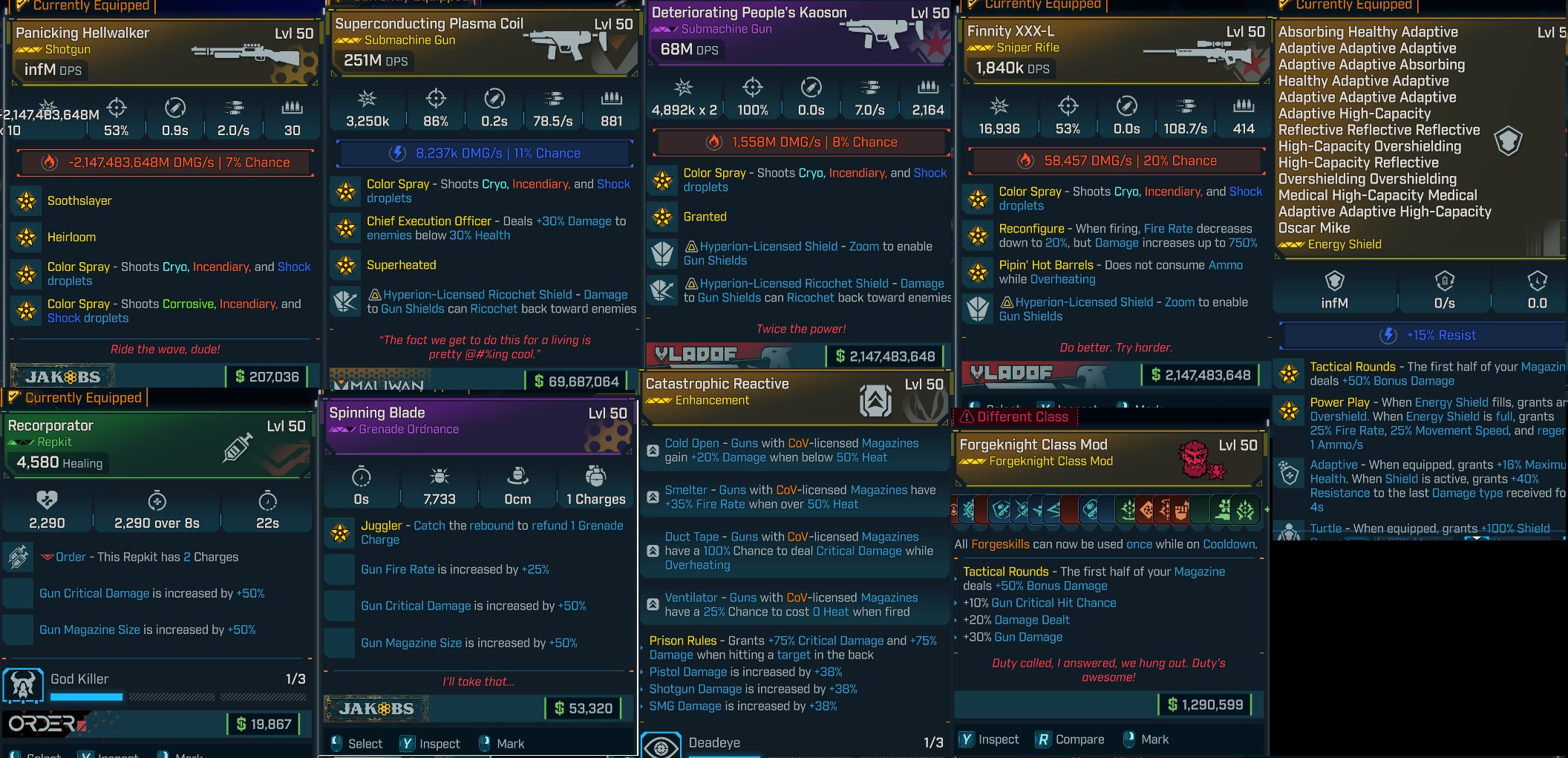
Task: Click the Hyperion-Licensed Shield crest on the Kaoson card
Action: click(661, 253)
